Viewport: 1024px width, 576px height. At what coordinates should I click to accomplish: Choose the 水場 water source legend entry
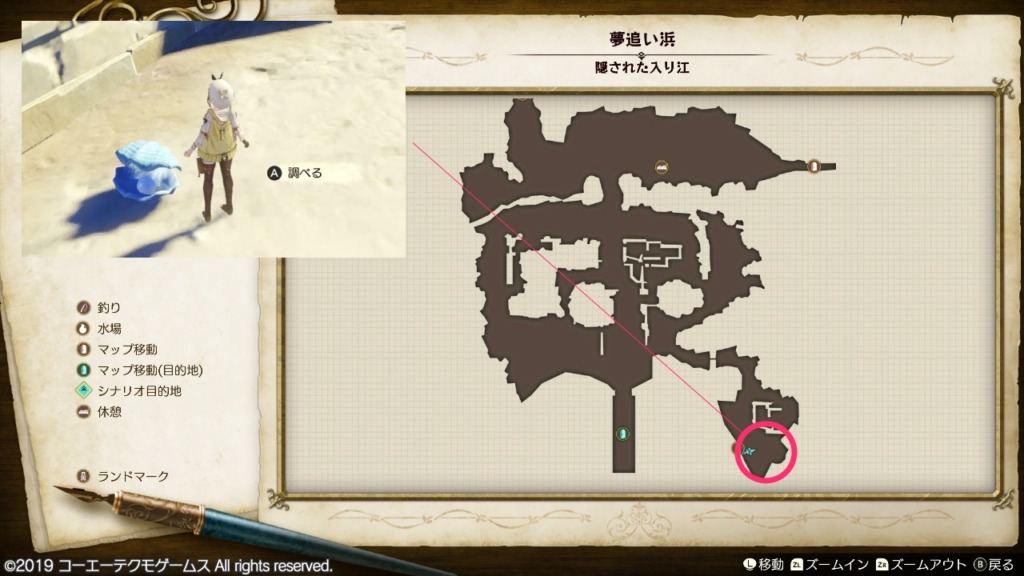pos(100,328)
